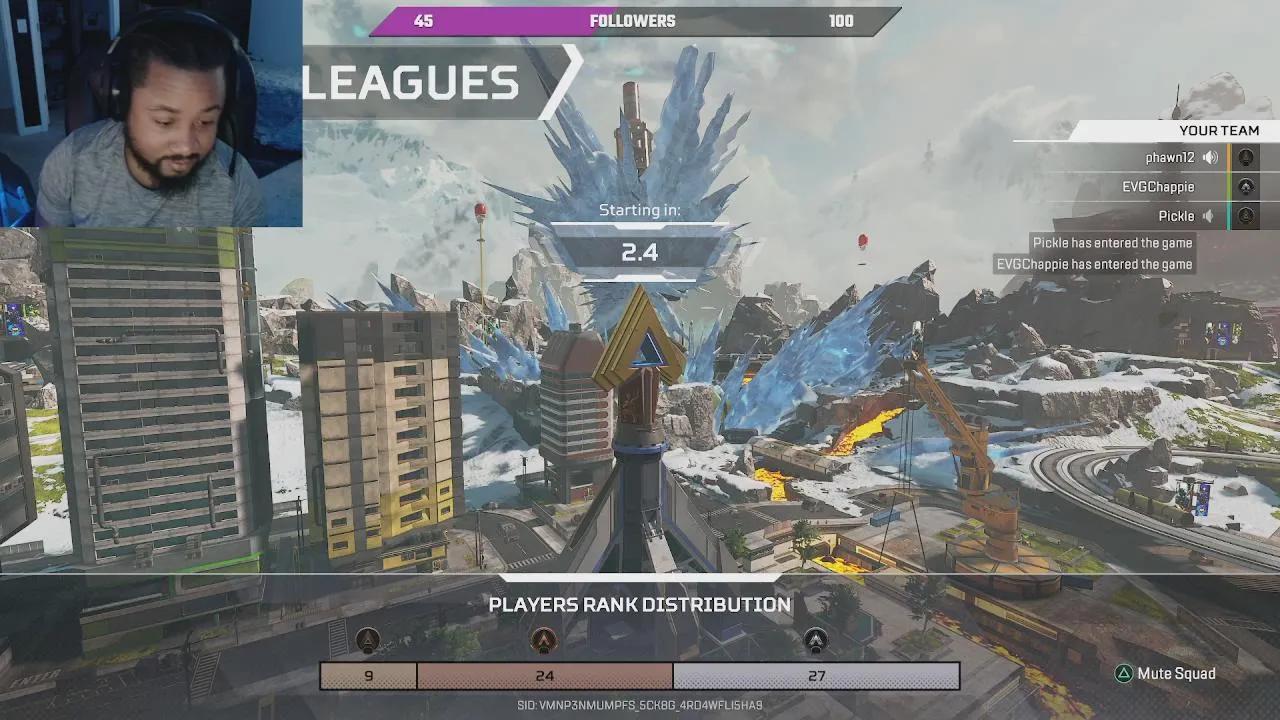Click the Pickle has entered the game message
This screenshot has height=720, width=1280.
click(1110, 242)
